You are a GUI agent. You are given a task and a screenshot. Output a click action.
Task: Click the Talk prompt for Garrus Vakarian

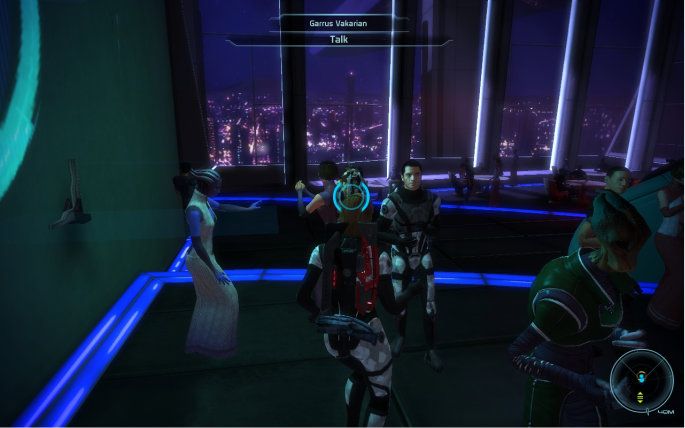coord(342,40)
